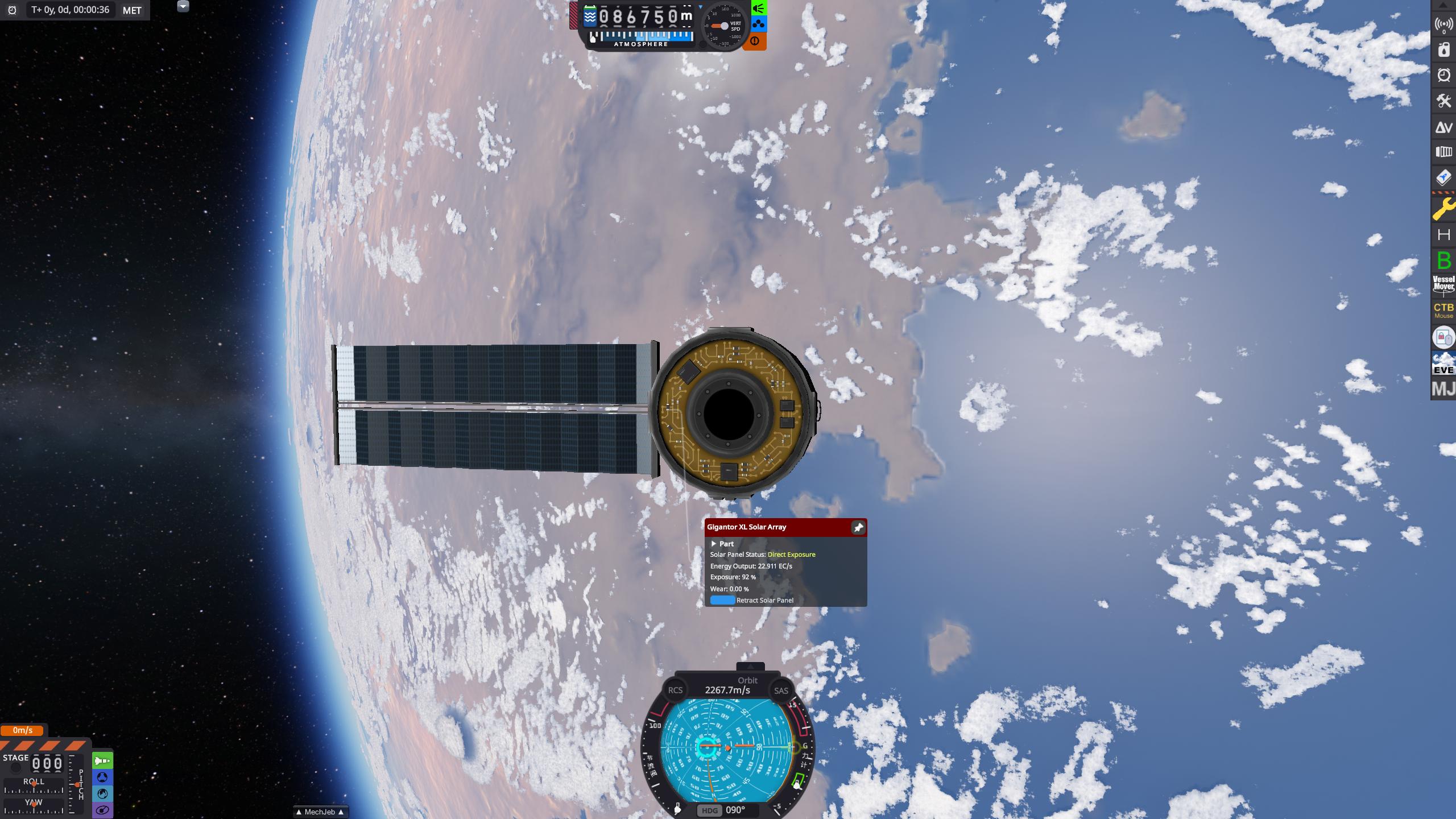Open the Vessel Mover tool

click(x=1443, y=283)
